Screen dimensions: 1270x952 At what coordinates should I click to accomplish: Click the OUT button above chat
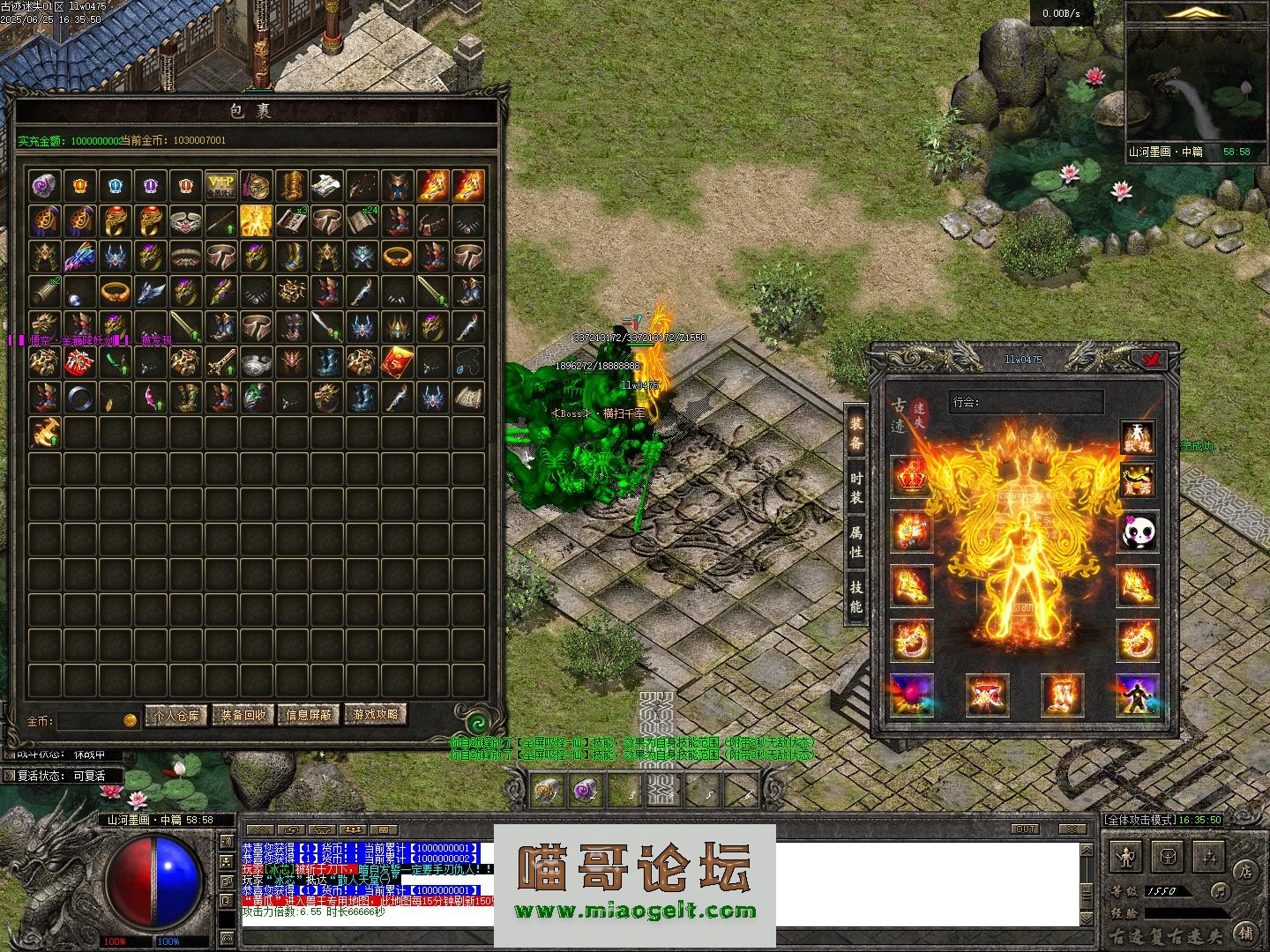(x=1026, y=829)
